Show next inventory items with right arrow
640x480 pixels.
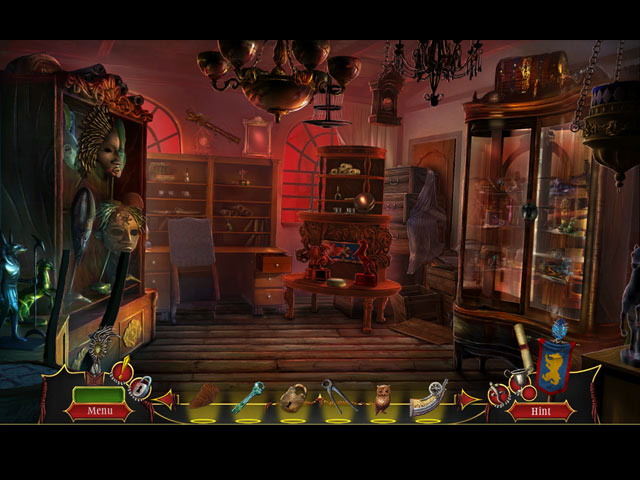468,399
